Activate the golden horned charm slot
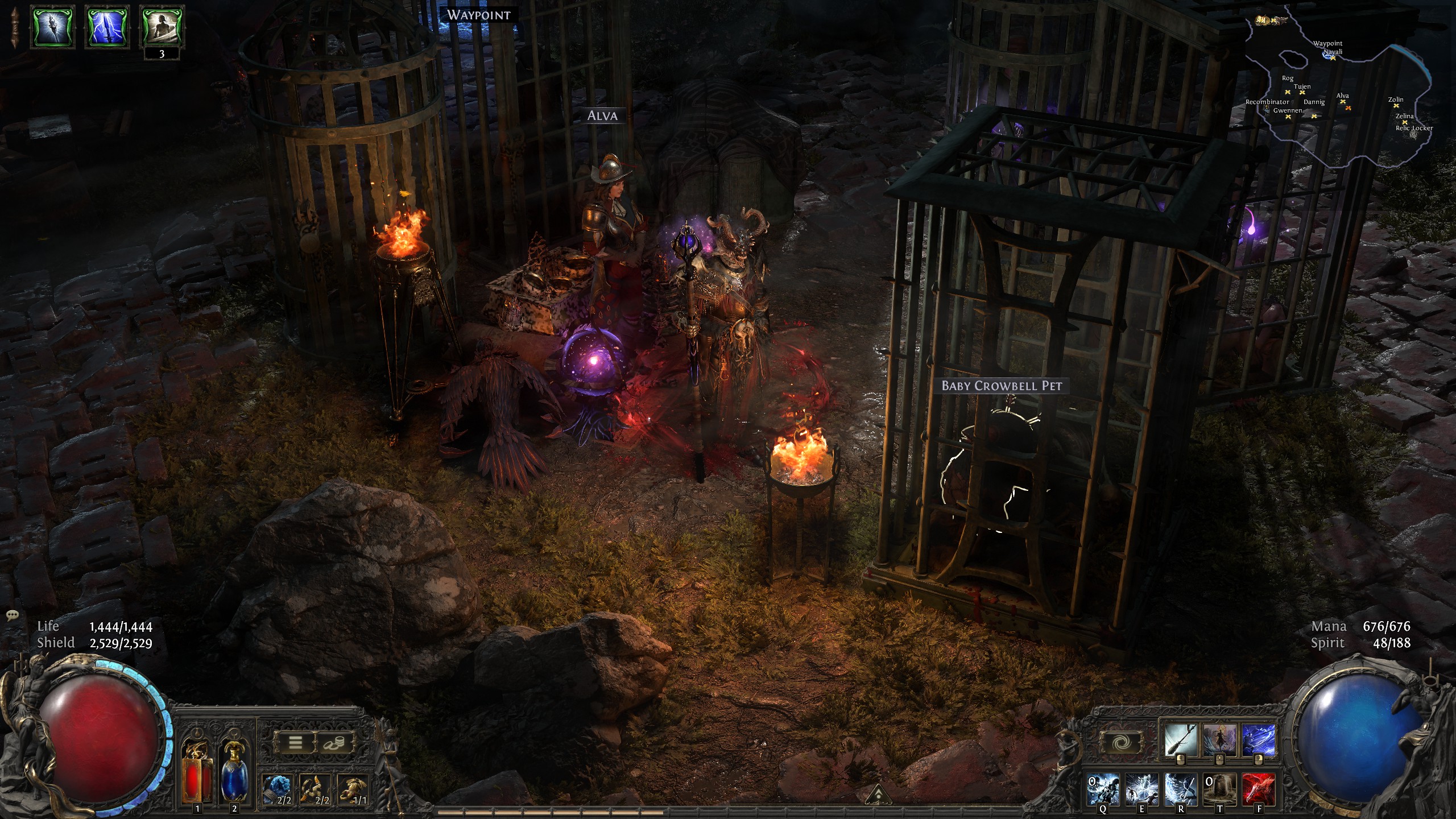1456x819 pixels. (x=315, y=789)
